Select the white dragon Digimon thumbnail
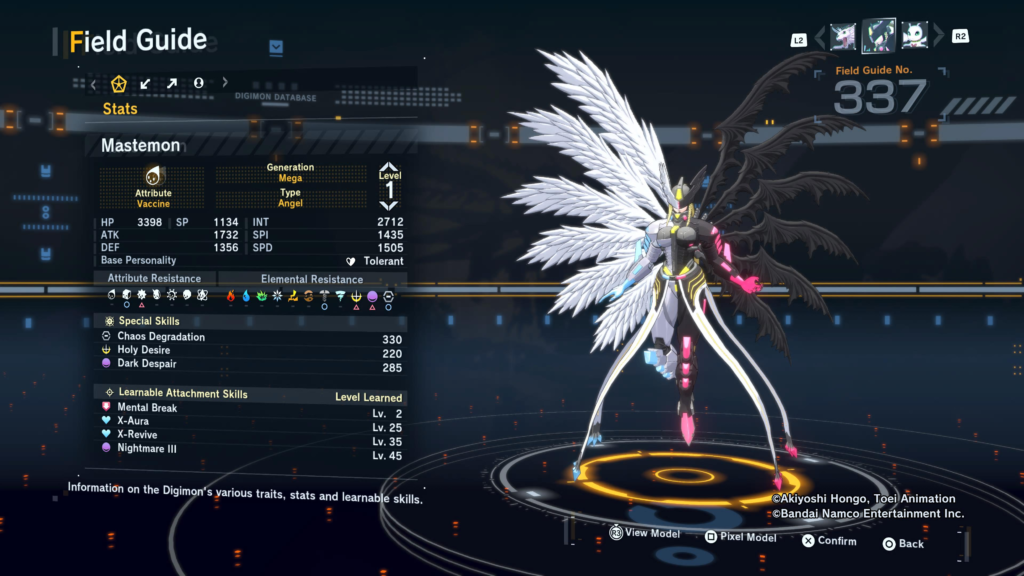Image resolution: width=1024 pixels, height=576 pixels. coord(843,37)
